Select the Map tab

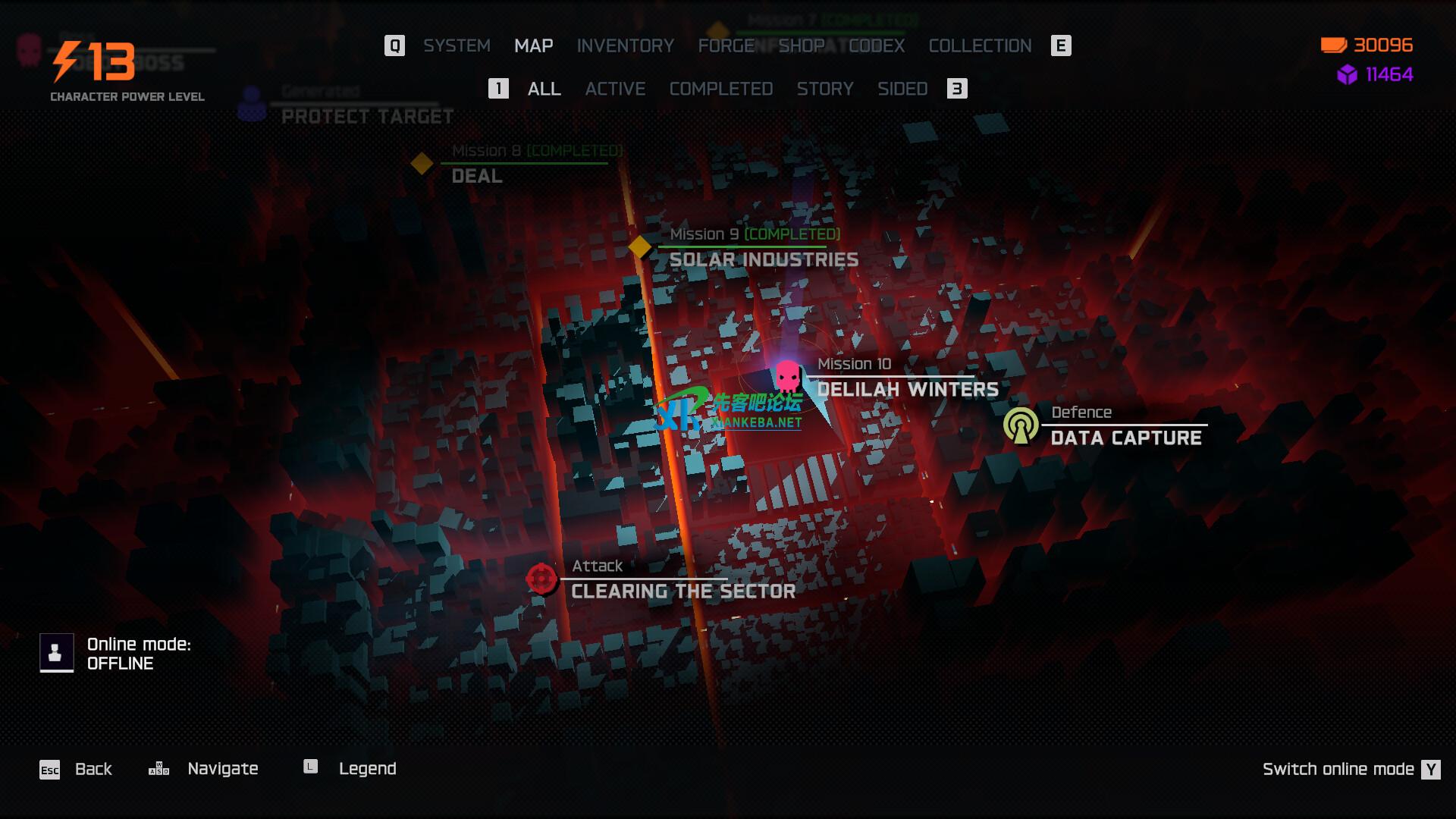pyautogui.click(x=533, y=45)
